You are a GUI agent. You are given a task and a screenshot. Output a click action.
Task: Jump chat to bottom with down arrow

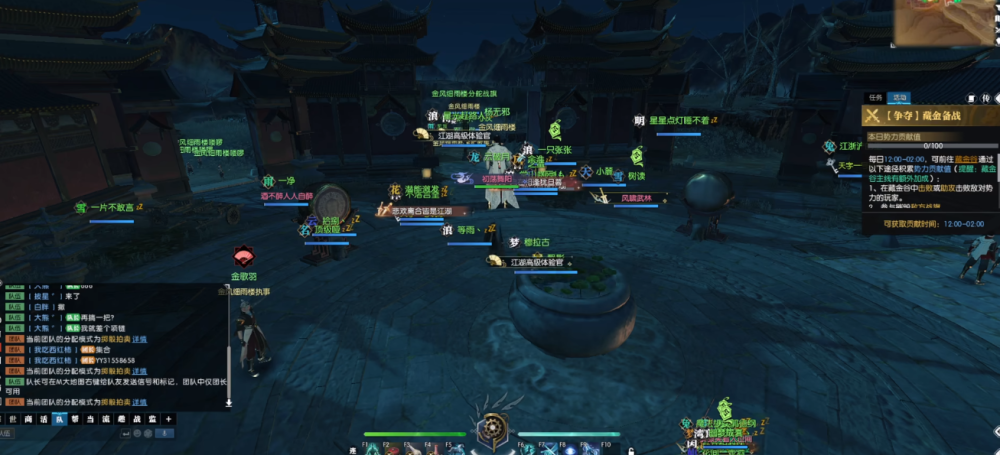click(x=228, y=403)
